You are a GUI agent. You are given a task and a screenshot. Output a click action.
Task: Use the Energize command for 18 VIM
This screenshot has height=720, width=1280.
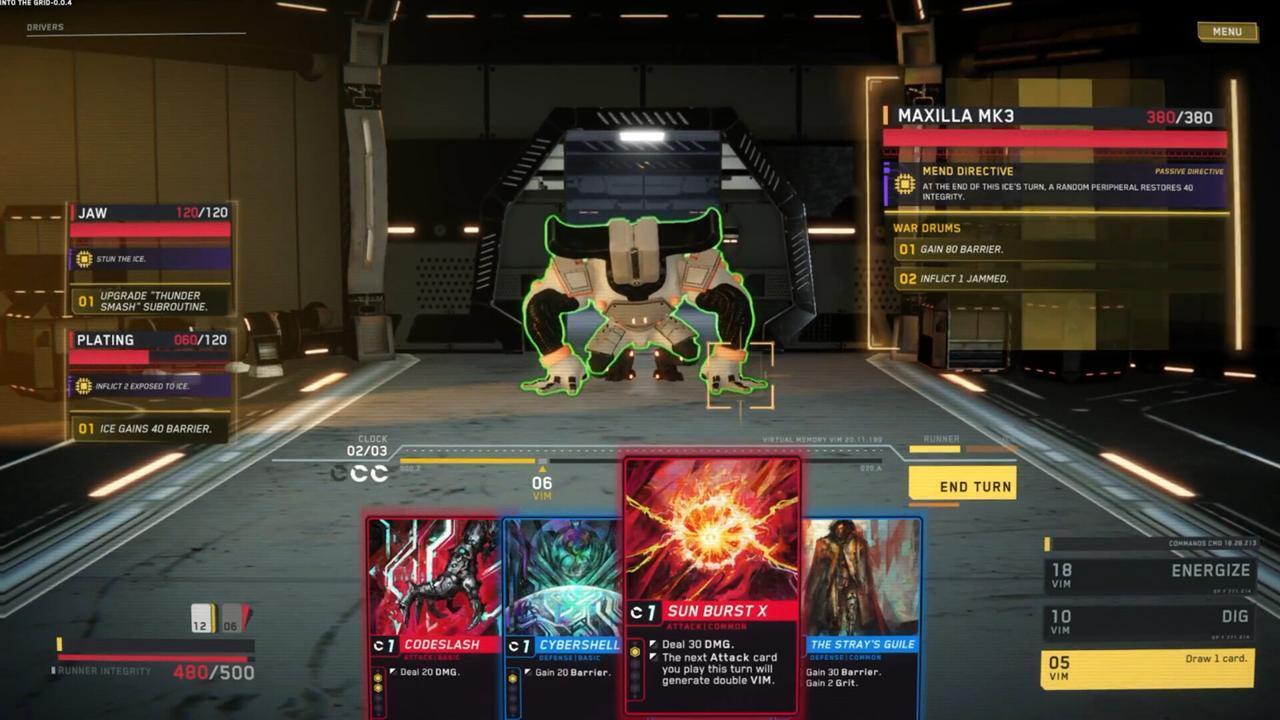point(1149,575)
